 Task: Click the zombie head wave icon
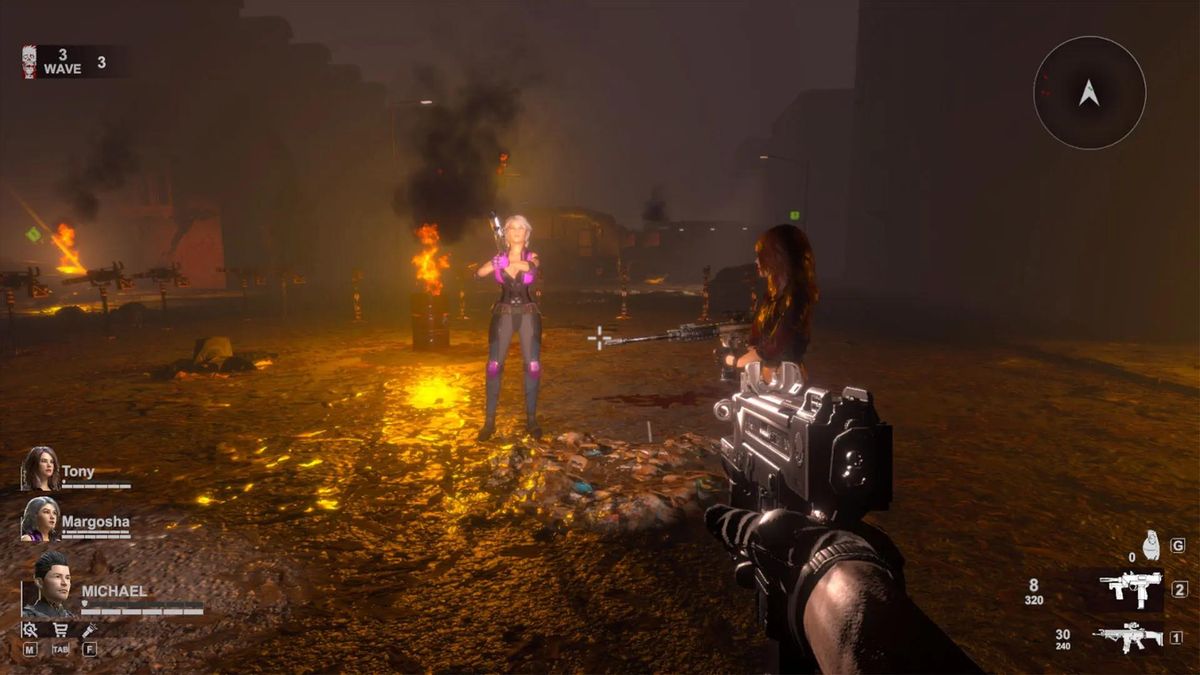coord(29,62)
